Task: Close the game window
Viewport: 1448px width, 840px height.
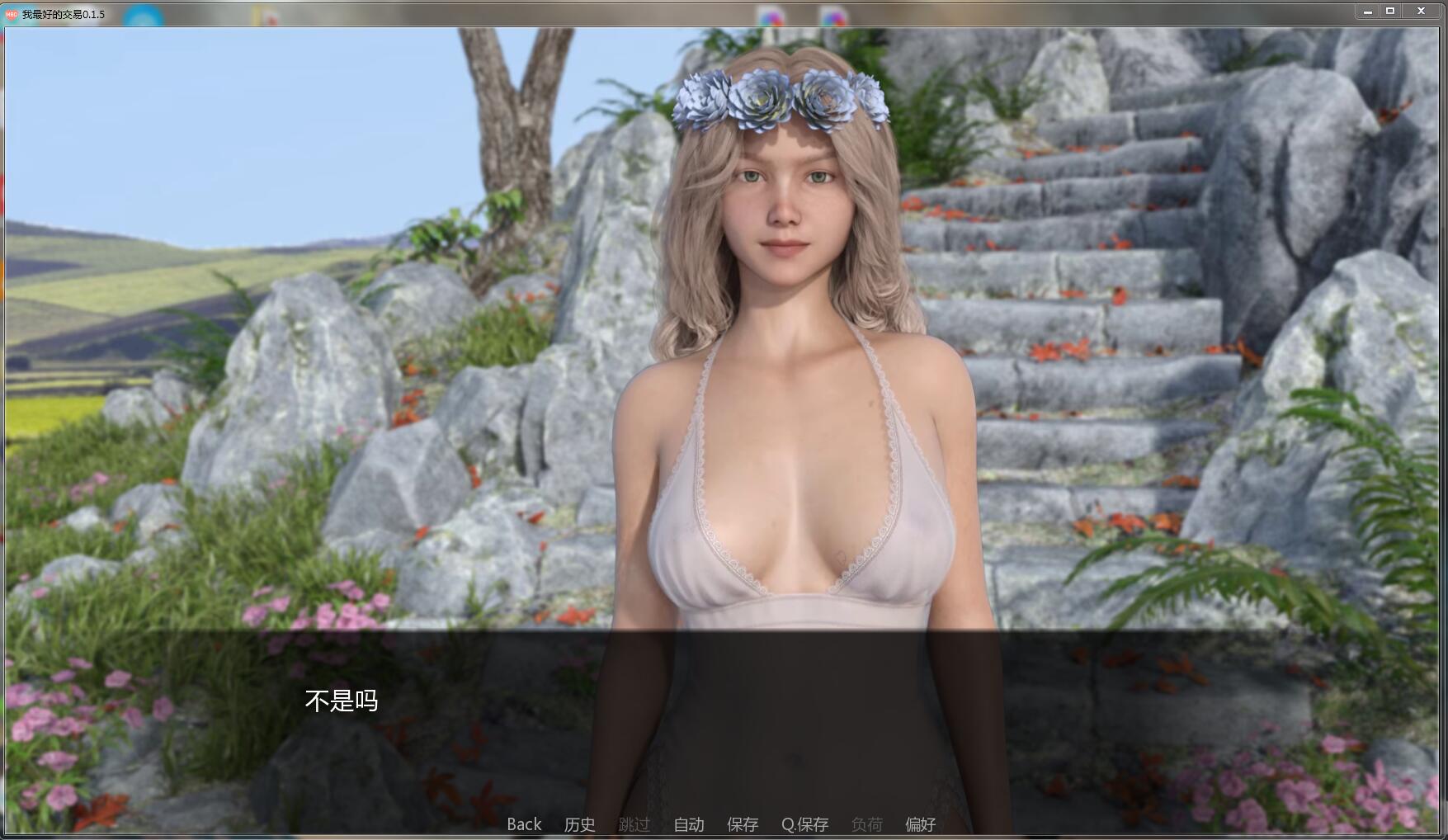Action: tap(1421, 11)
